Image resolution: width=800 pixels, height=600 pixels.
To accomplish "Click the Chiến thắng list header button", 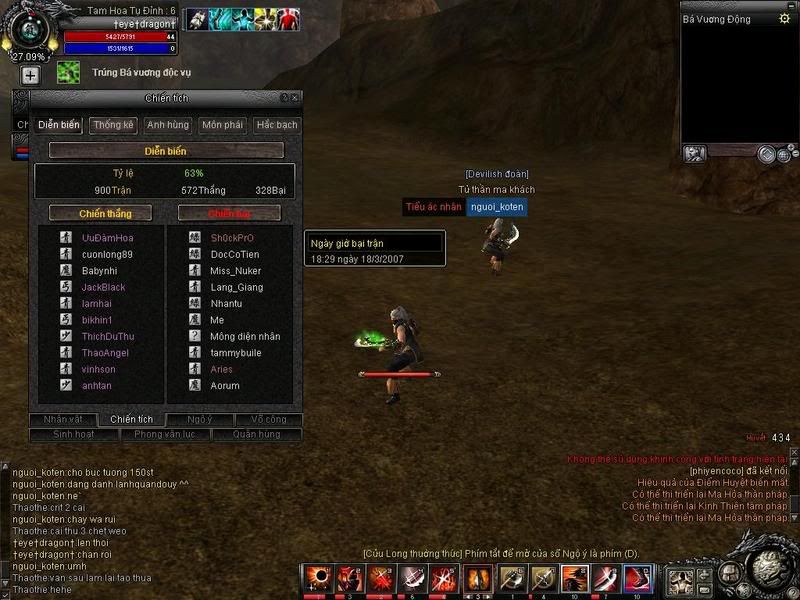I will 100,213.
